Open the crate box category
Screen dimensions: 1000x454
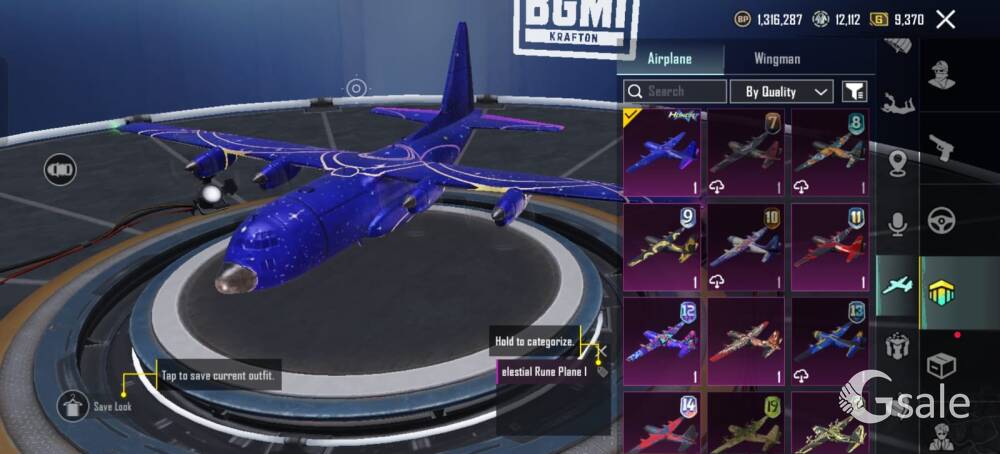coord(941,366)
